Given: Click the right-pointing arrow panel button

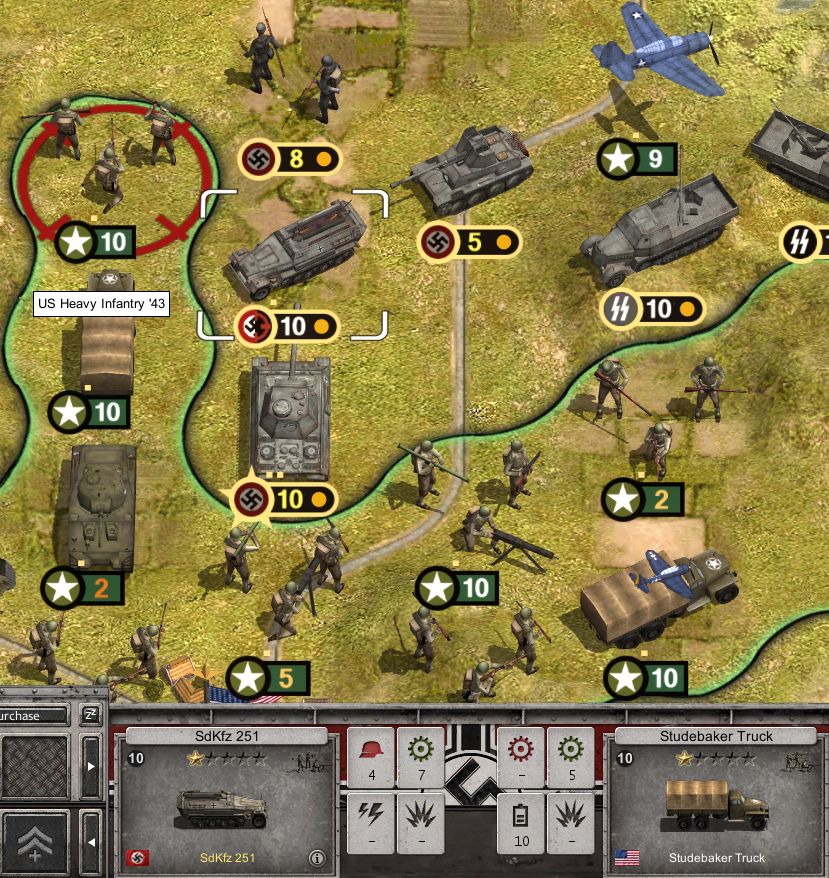Looking at the screenshot, I should [x=90, y=767].
